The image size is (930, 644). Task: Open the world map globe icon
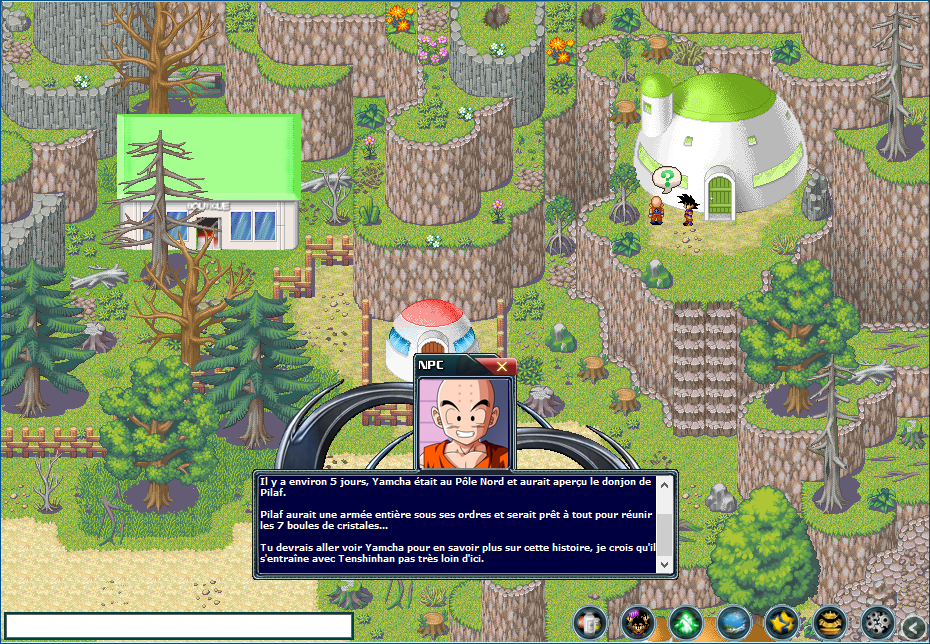[732, 623]
